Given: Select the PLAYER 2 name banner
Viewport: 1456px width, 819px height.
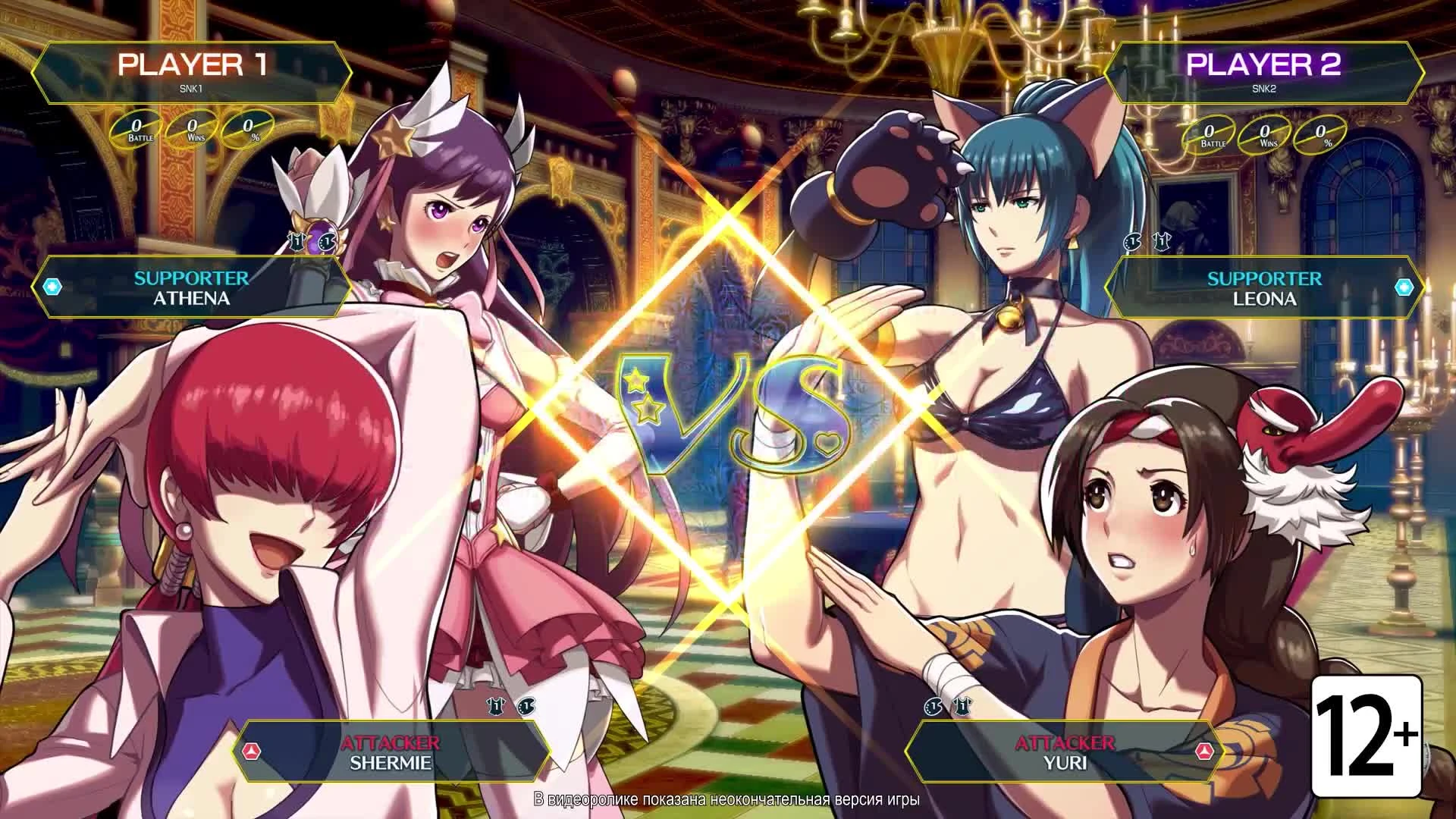Looking at the screenshot, I should 1264,70.
